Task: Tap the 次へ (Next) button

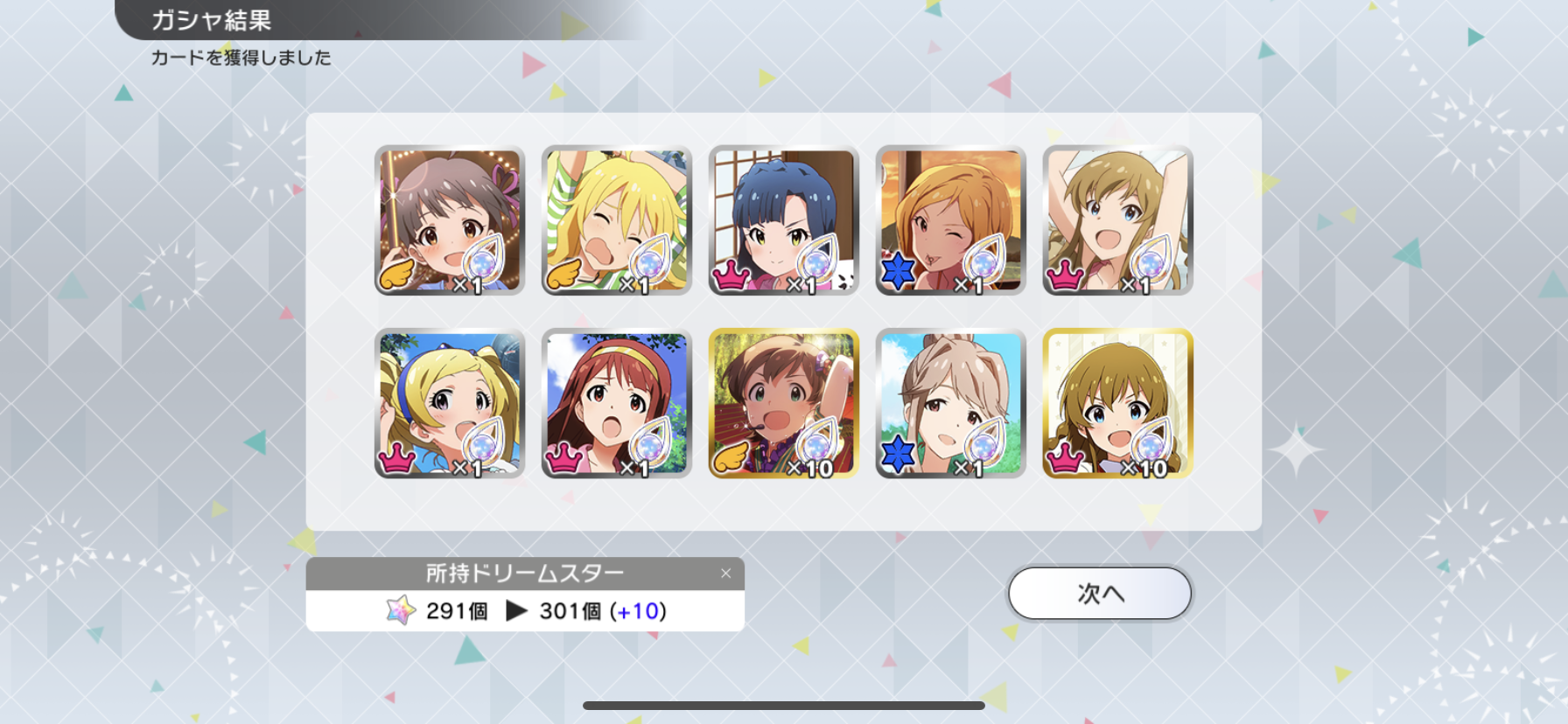Action: (1100, 594)
